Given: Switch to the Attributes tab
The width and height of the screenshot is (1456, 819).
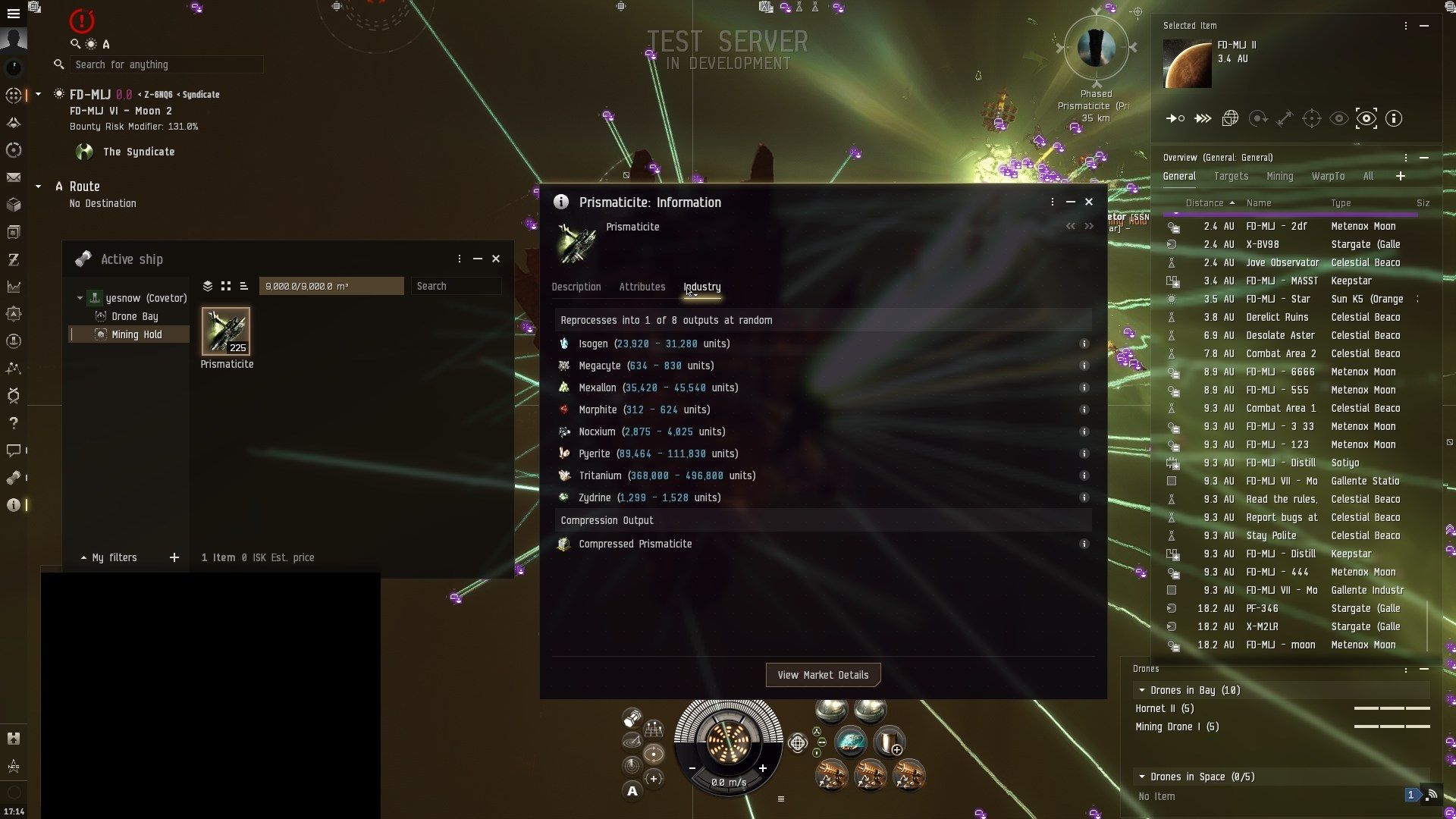Looking at the screenshot, I should 642,287.
